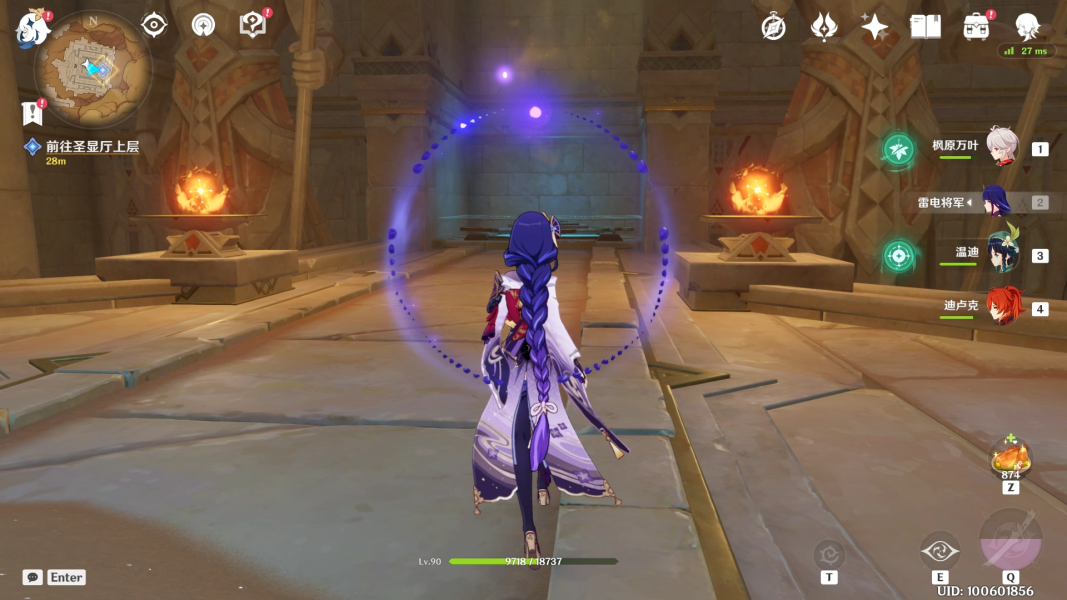Switch to party member 枫原万叶
Screen dimensions: 1067x600
tap(1001, 148)
